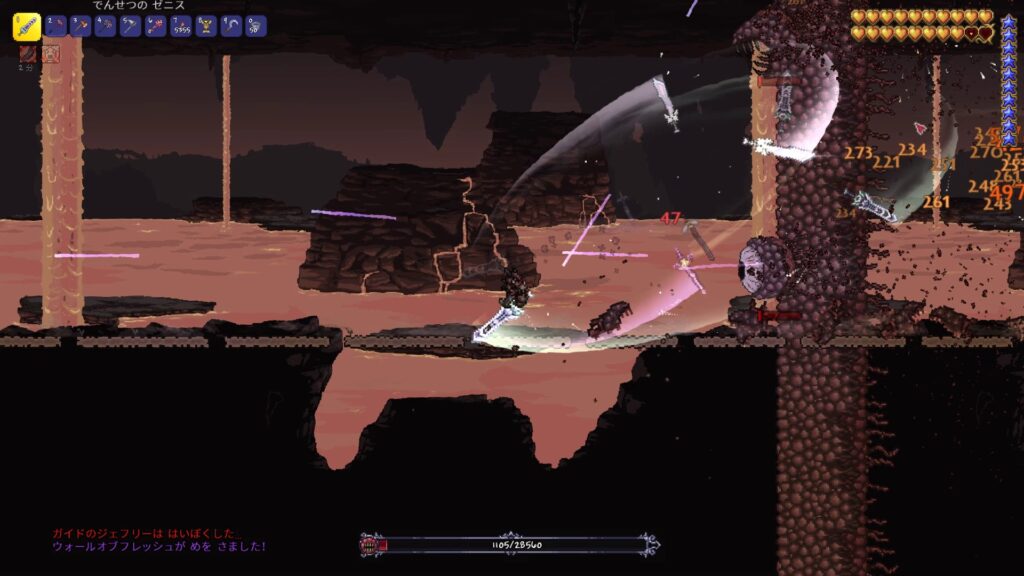Image resolution: width=1024 pixels, height=576 pixels.
Task: Select the hammer-axe in hotbar slot 3
Action: coord(80,26)
